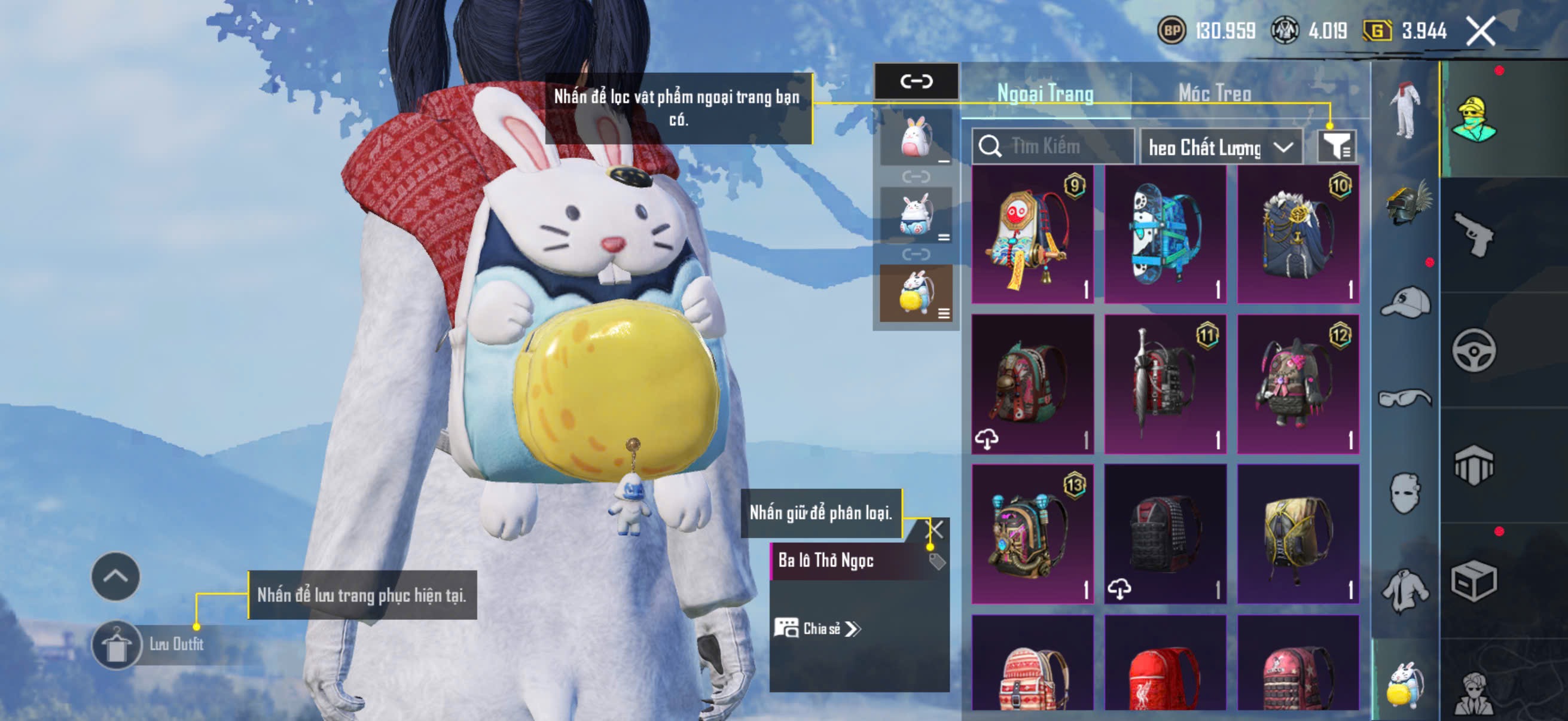Show the glasses category
1568x721 pixels.
1406,399
